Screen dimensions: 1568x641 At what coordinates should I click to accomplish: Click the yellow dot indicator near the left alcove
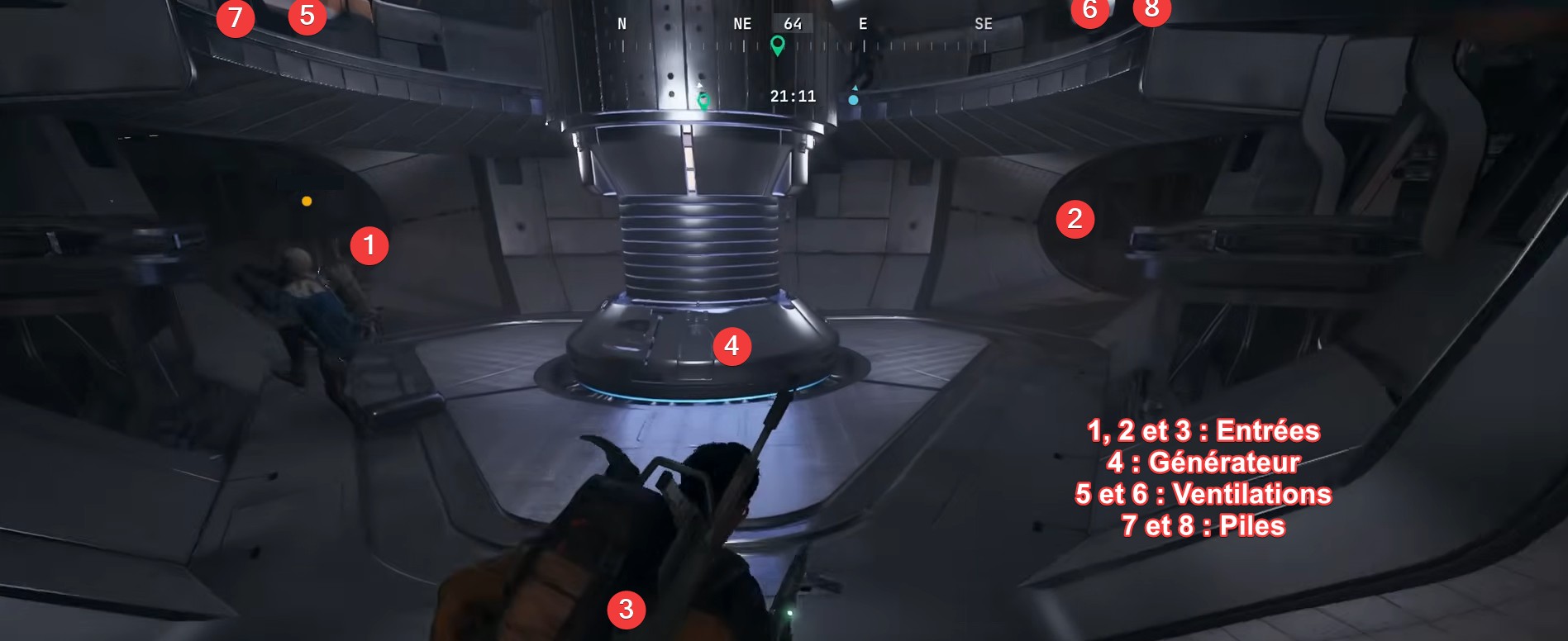(307, 201)
